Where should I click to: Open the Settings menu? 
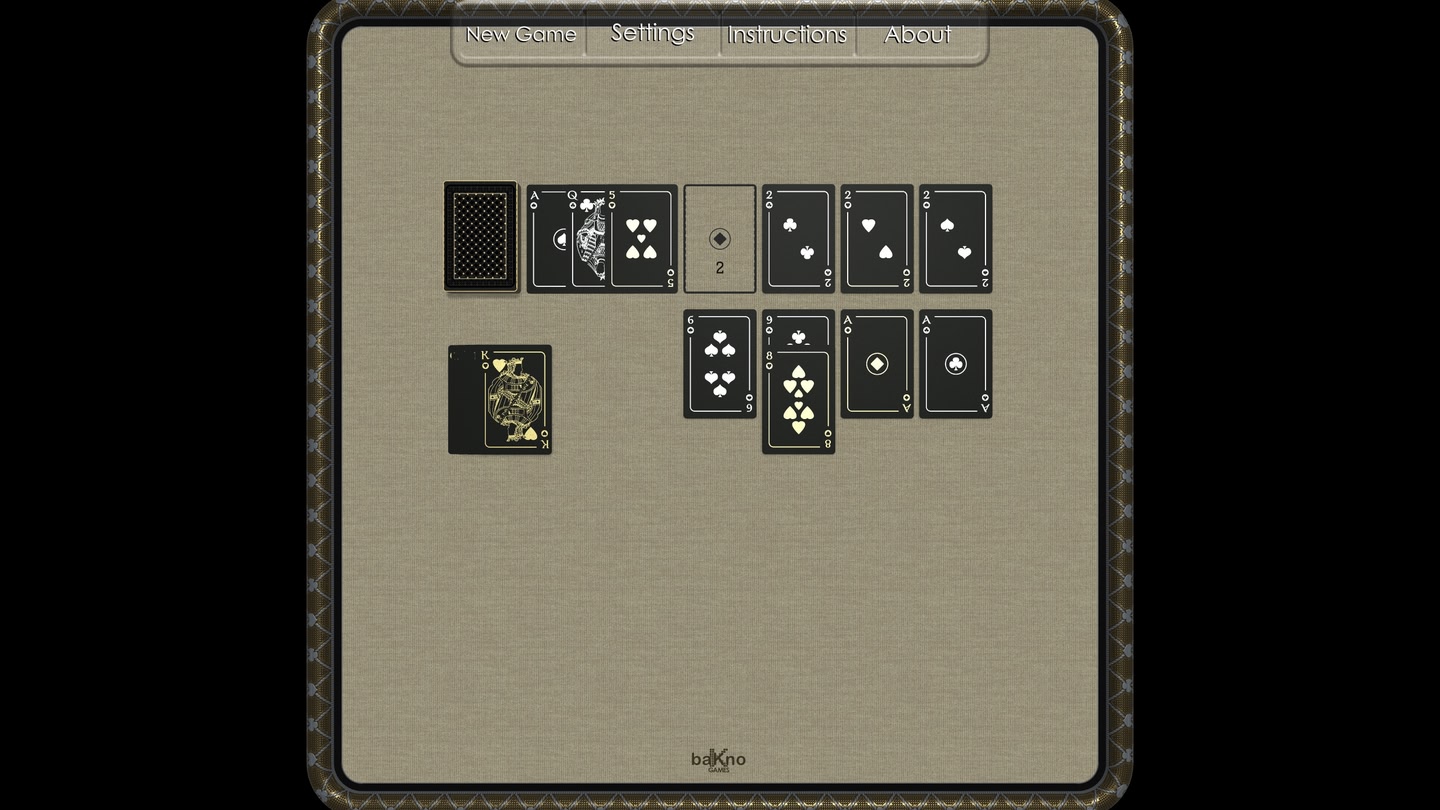(652, 33)
